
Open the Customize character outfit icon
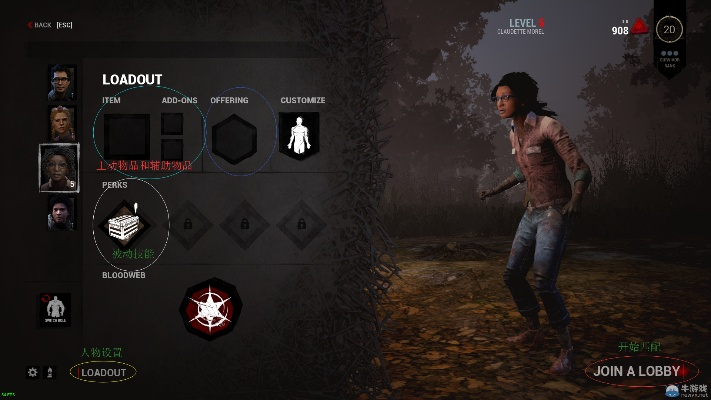[298, 135]
